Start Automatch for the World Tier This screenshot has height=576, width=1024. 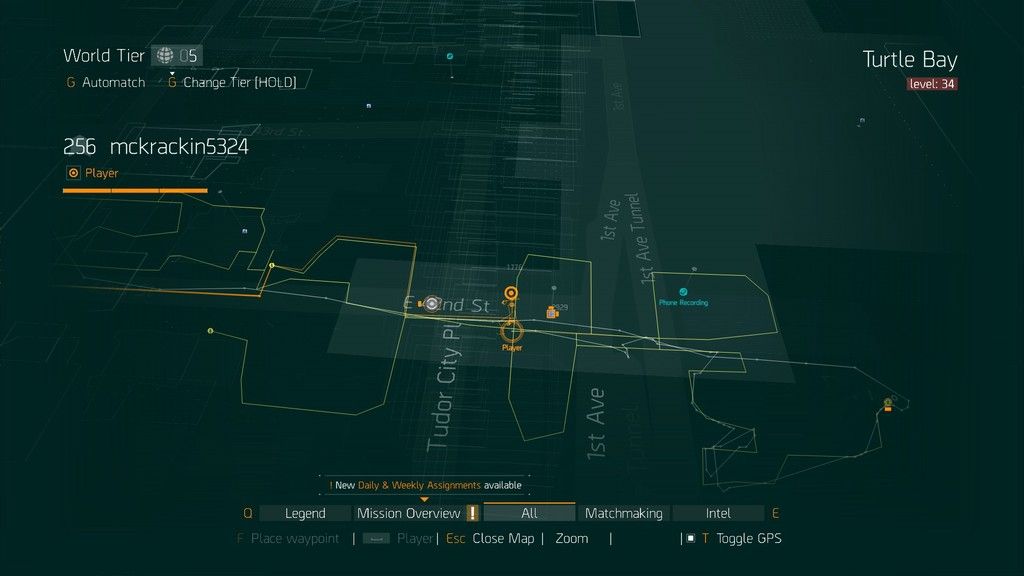pyautogui.click(x=113, y=82)
